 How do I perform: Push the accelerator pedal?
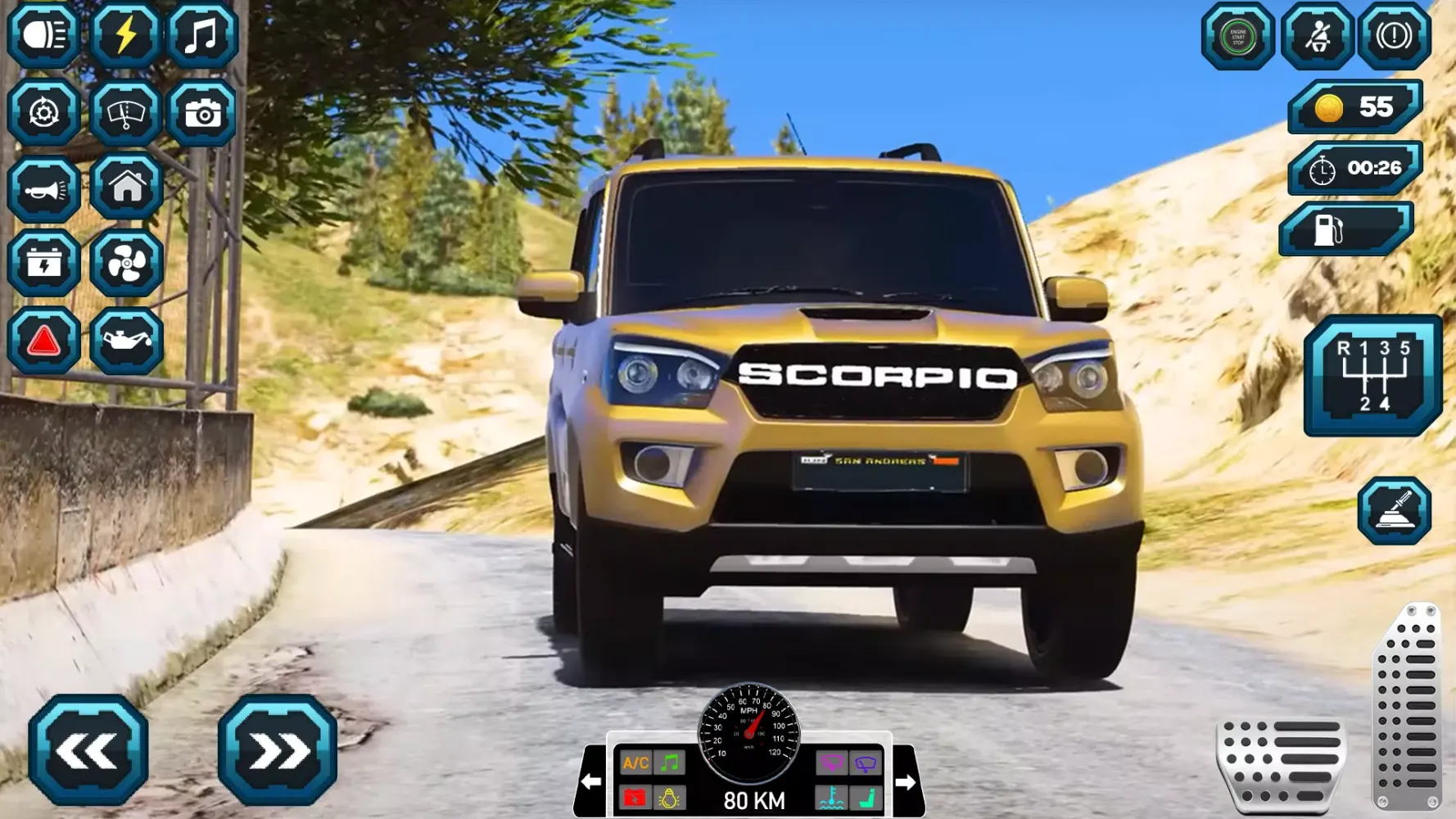tap(1408, 706)
